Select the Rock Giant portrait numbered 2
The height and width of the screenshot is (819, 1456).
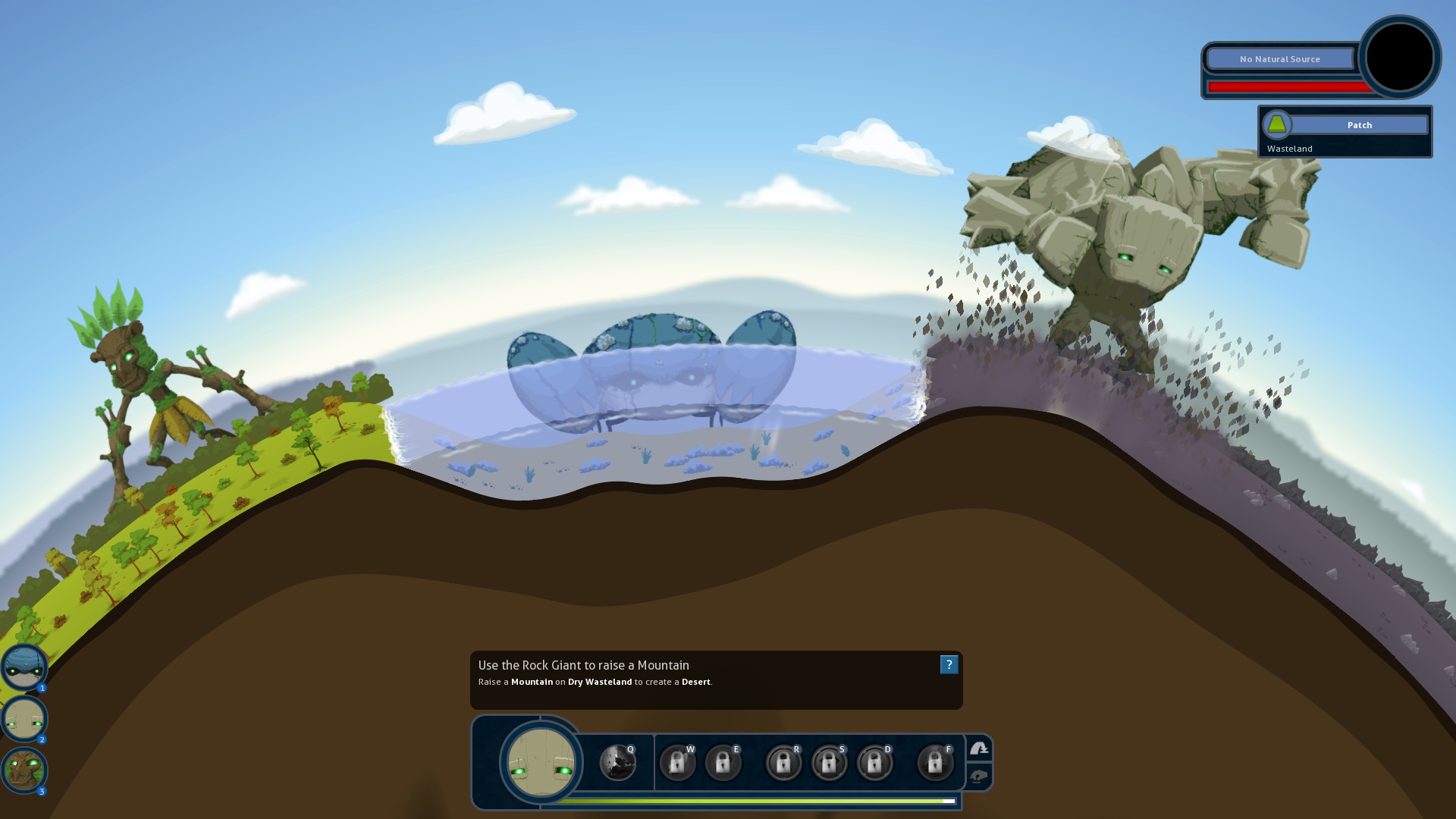pos(24,718)
